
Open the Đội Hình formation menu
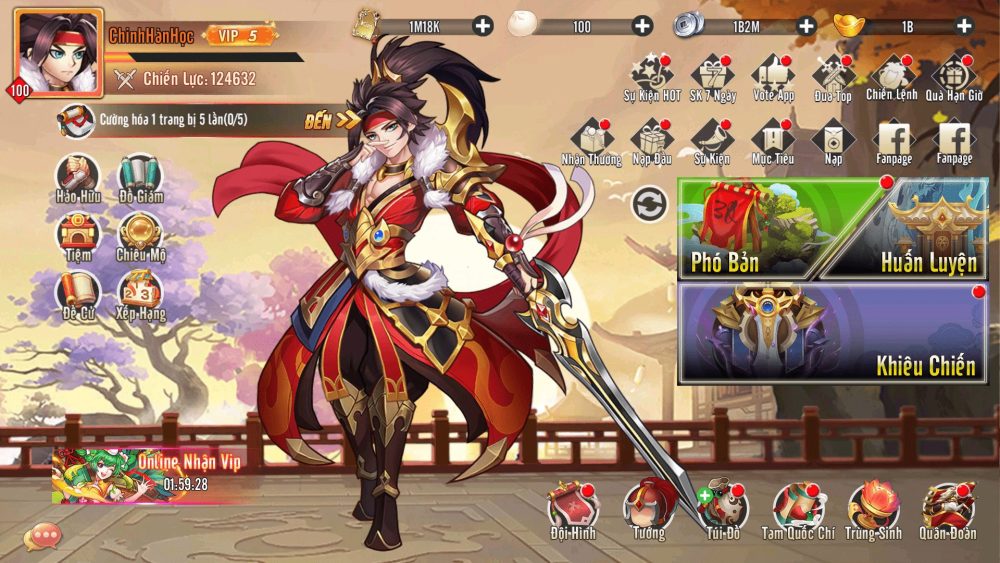[x=572, y=510]
